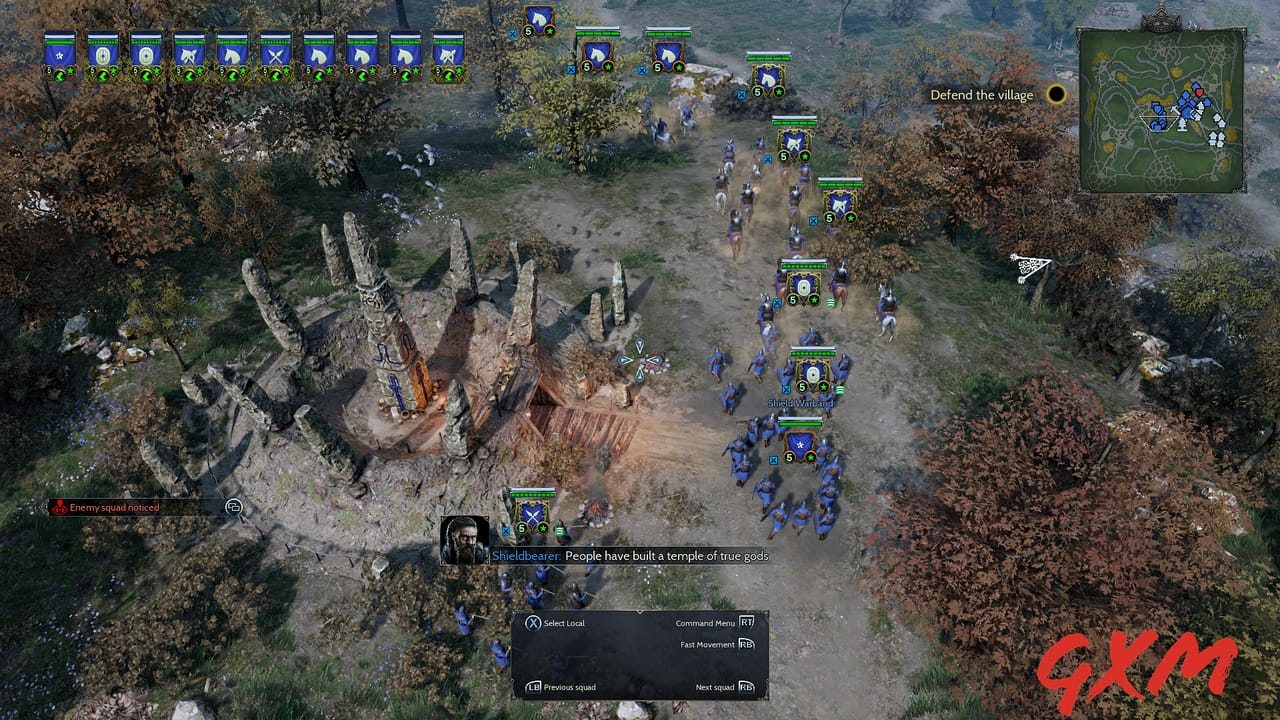The height and width of the screenshot is (720, 1280).
Task: Expand the command hint panel via its top arrow
Action: 640,613
